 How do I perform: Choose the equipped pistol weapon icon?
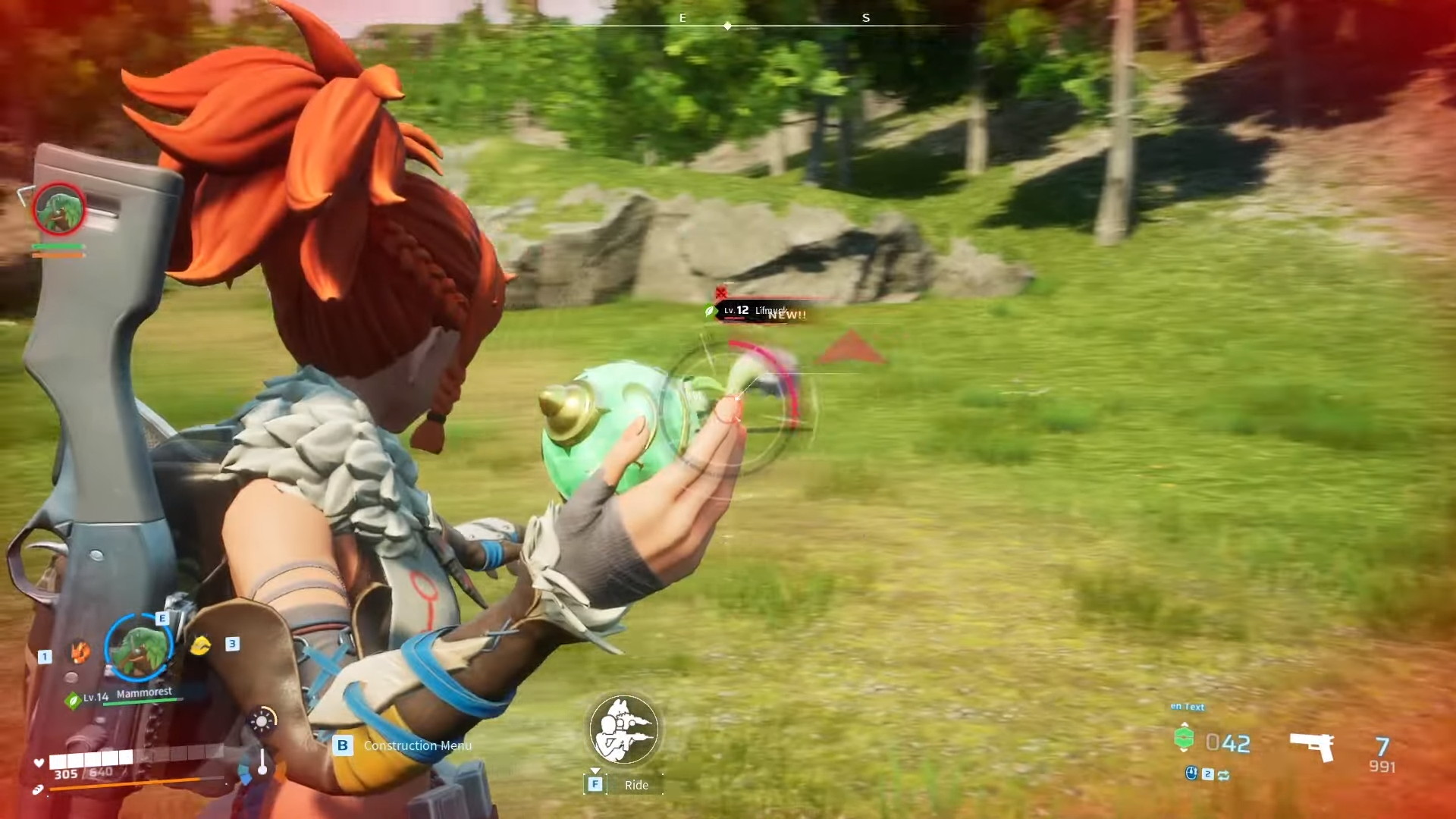[x=1313, y=747]
